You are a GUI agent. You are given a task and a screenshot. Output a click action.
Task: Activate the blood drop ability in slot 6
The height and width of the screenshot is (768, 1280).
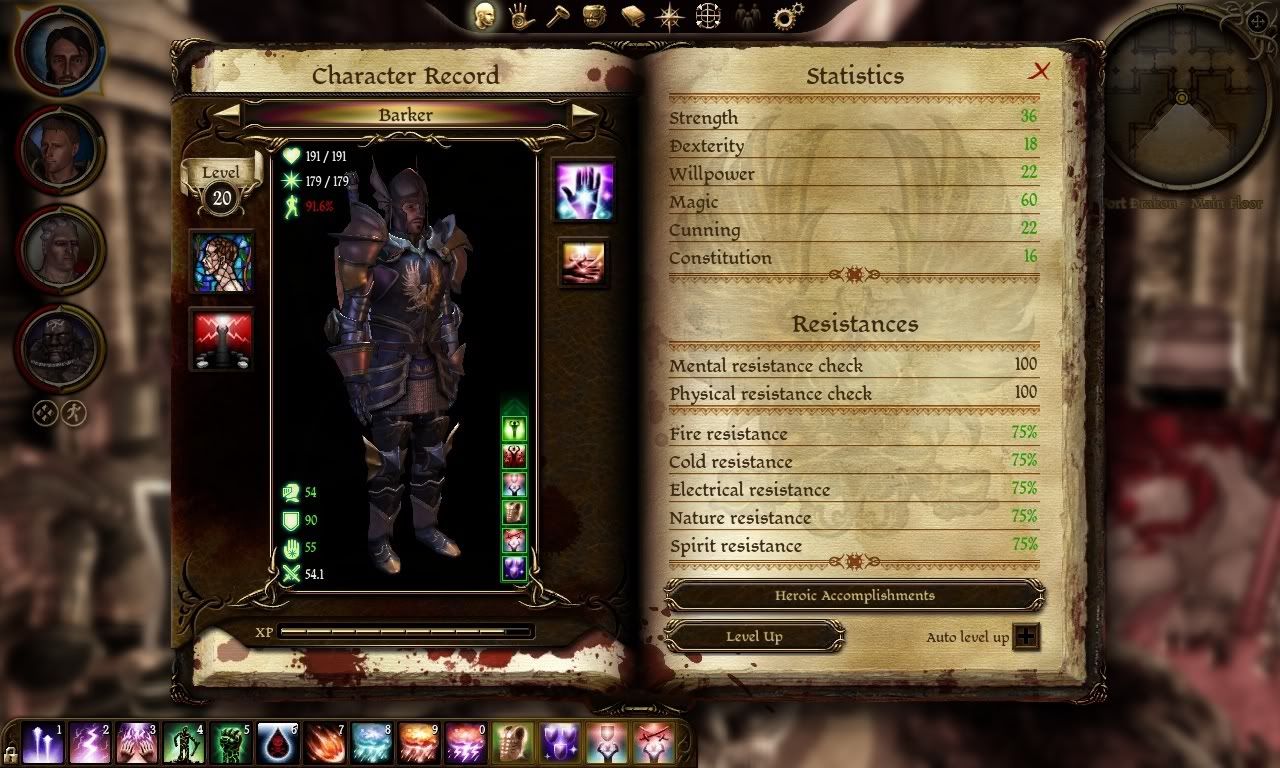point(278,744)
